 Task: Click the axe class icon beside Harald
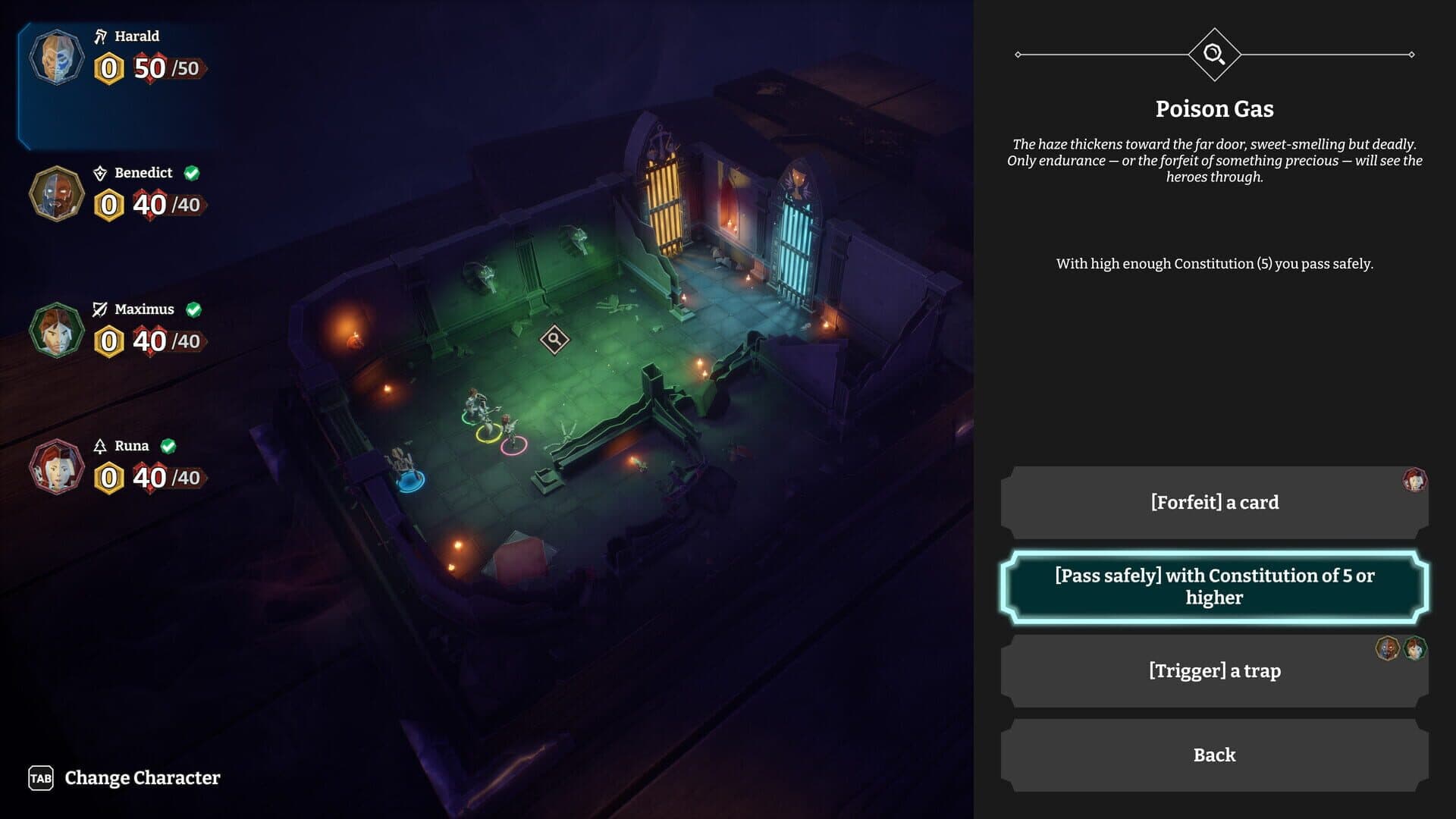coord(100,35)
